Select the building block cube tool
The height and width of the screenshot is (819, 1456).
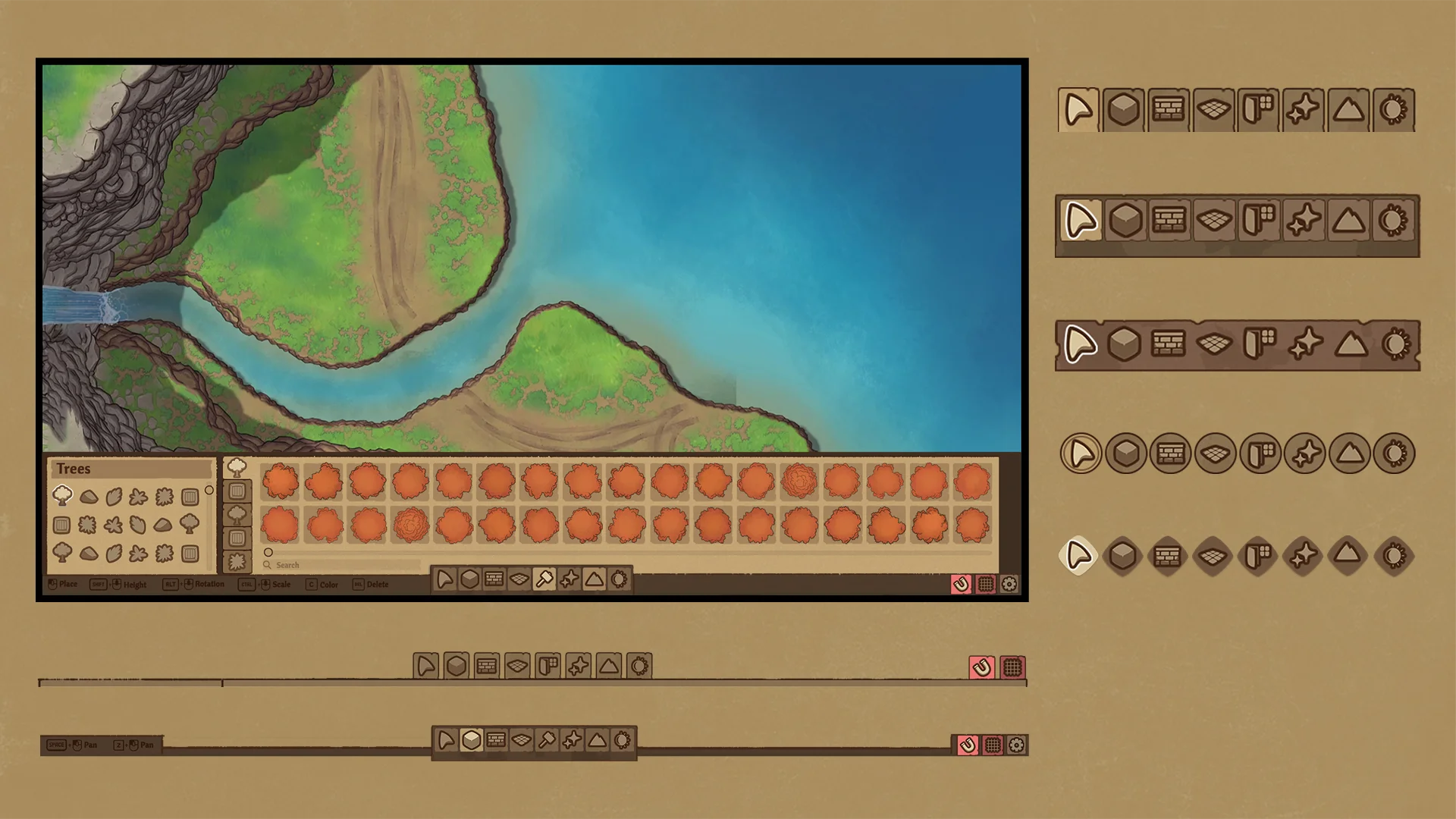pos(470,579)
